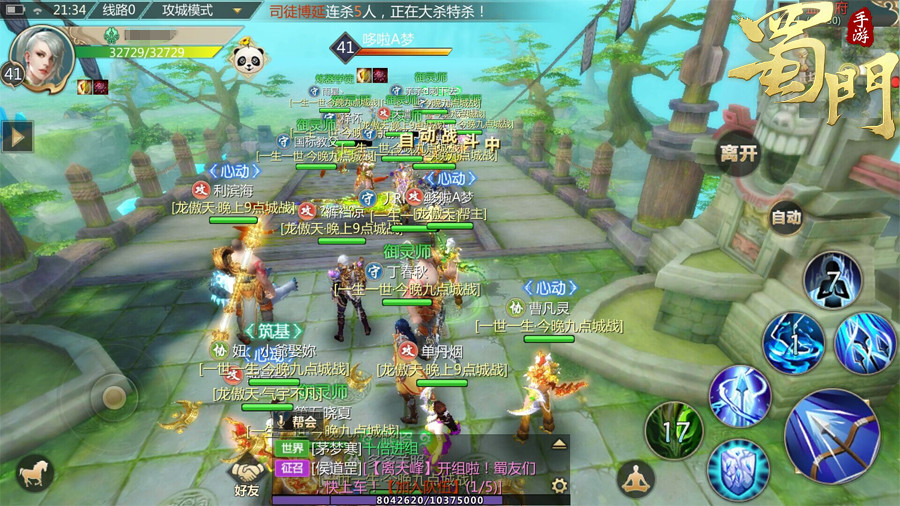Select the 线路0 server line
Viewport: 900px width, 506px height.
click(x=119, y=10)
